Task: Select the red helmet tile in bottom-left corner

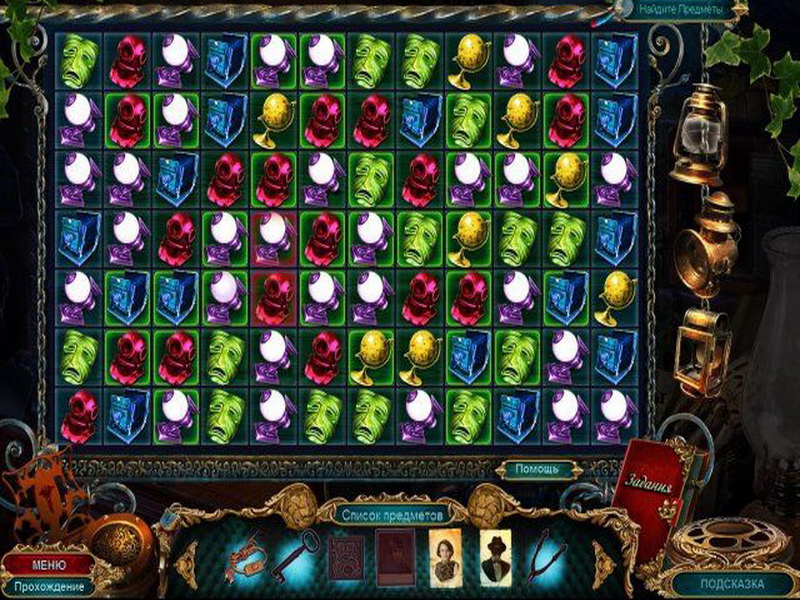Action: click(78, 413)
